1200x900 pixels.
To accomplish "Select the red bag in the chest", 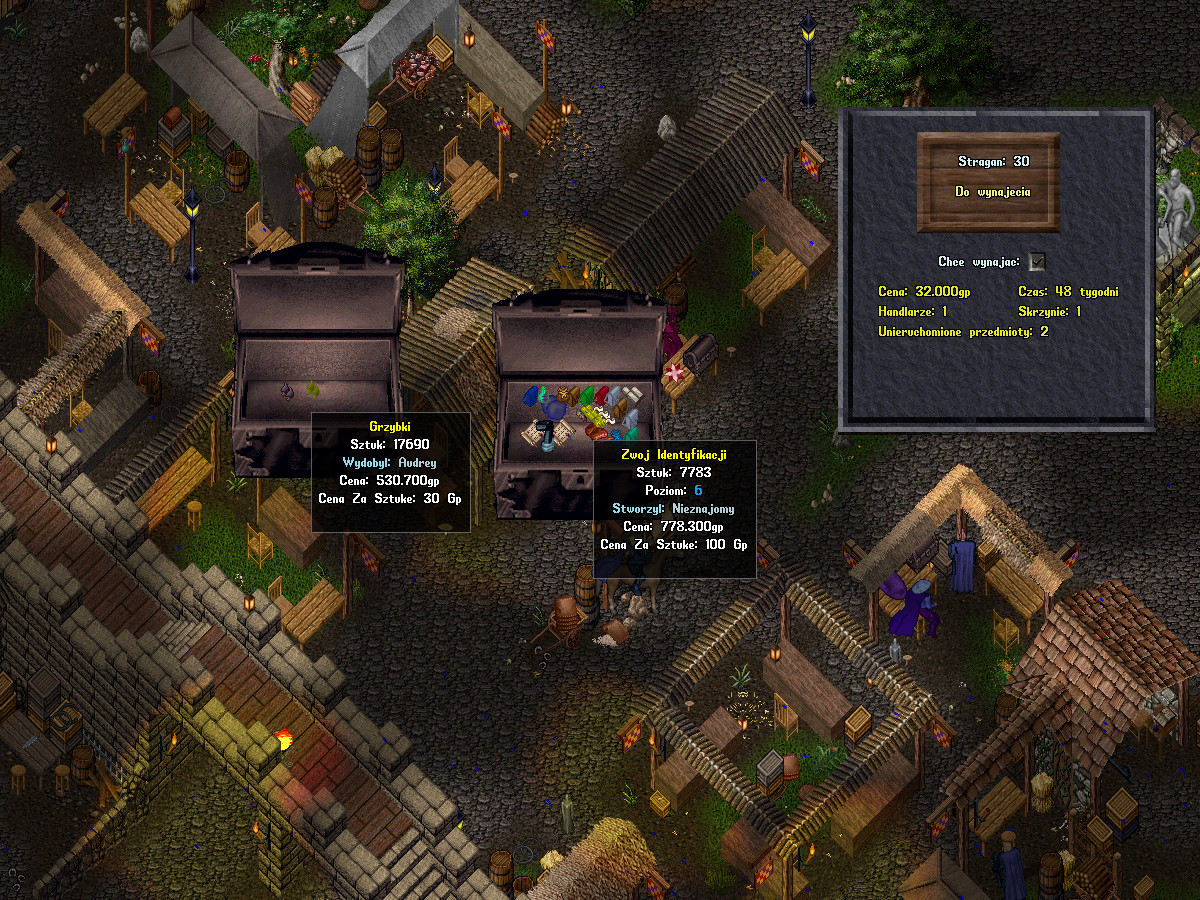I will click(x=601, y=396).
